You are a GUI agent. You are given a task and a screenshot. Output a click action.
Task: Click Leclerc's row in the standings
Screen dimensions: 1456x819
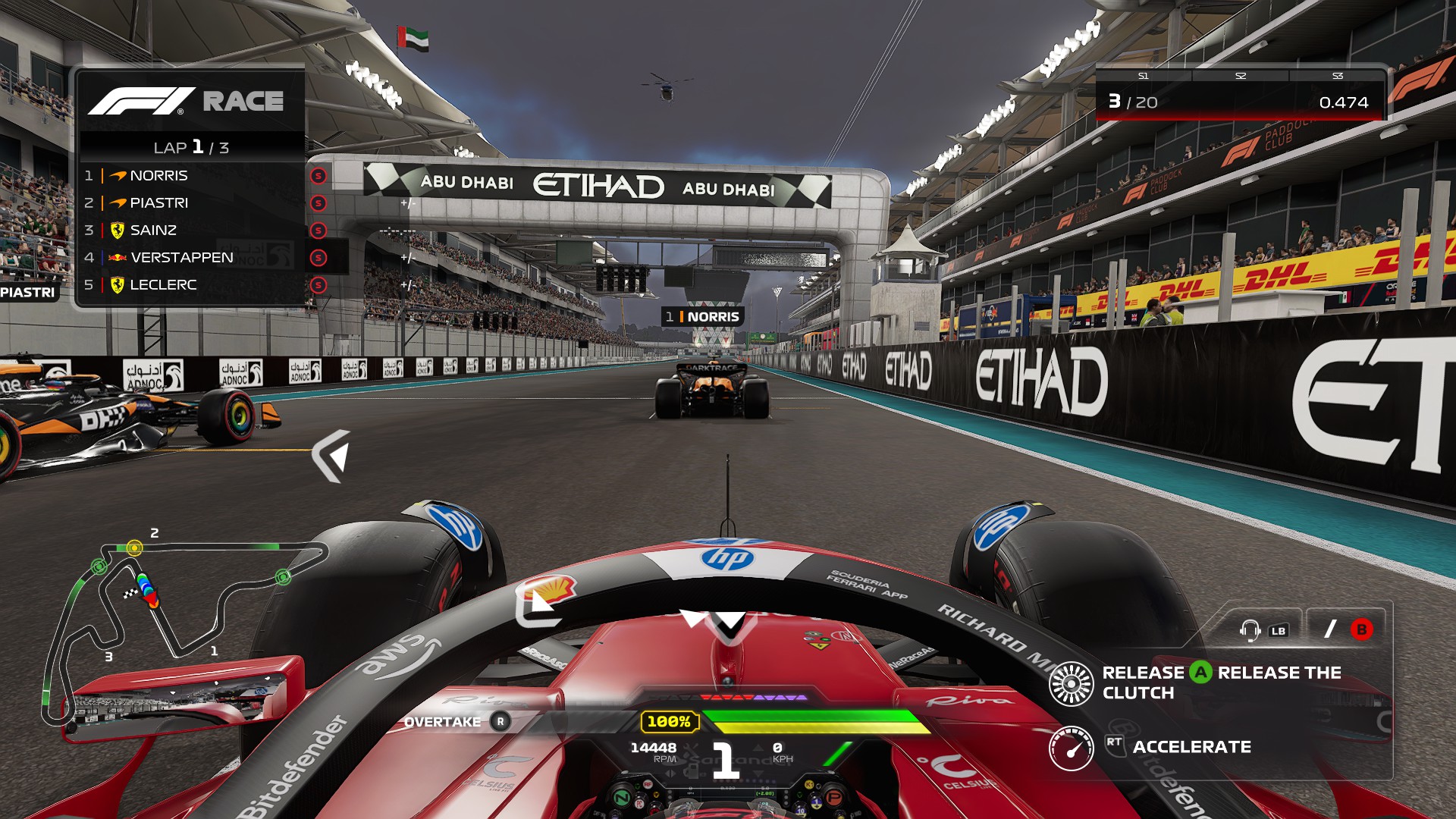163,285
